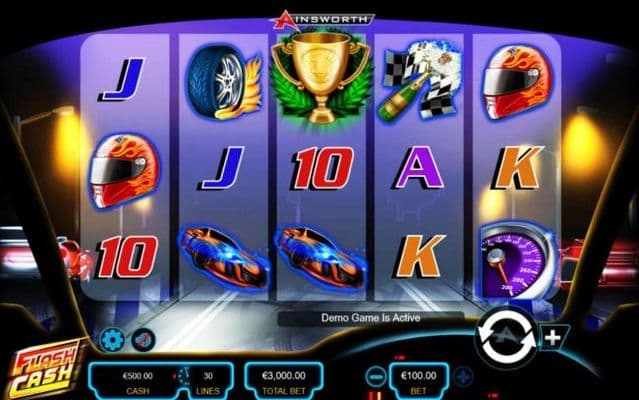Open the blue gear settings

tap(112, 339)
